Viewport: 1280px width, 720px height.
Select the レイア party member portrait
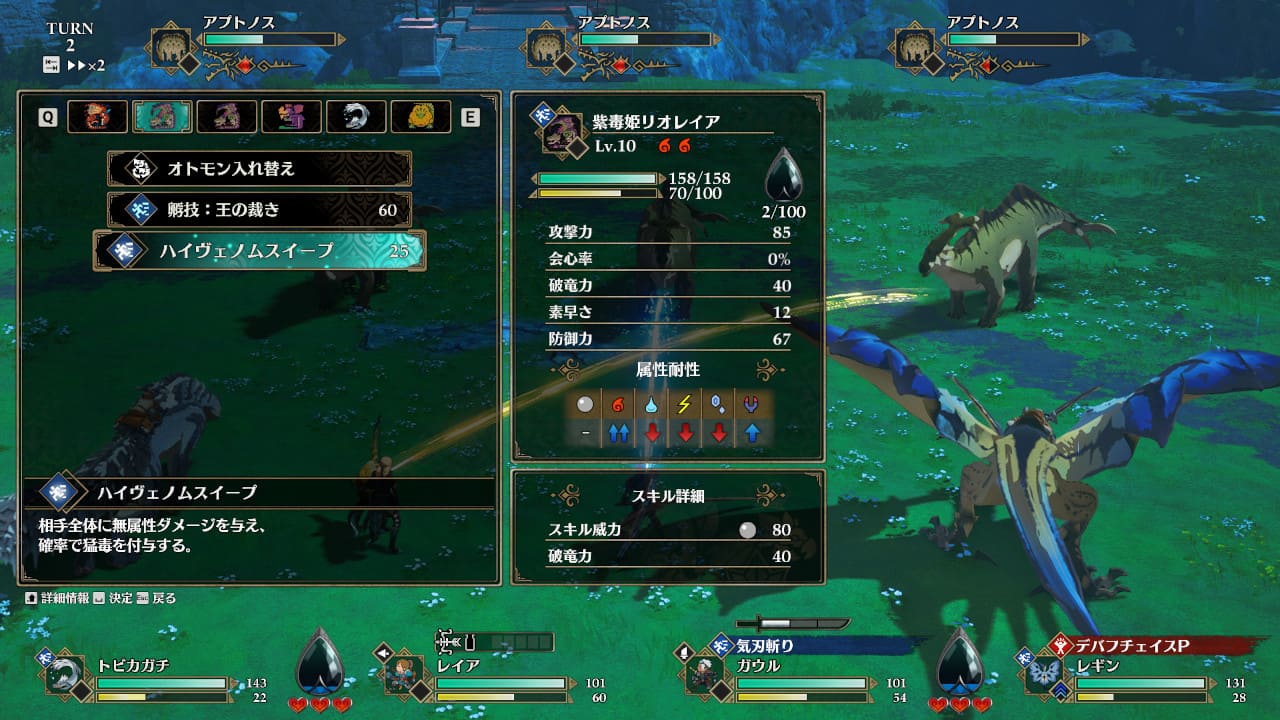click(405, 675)
